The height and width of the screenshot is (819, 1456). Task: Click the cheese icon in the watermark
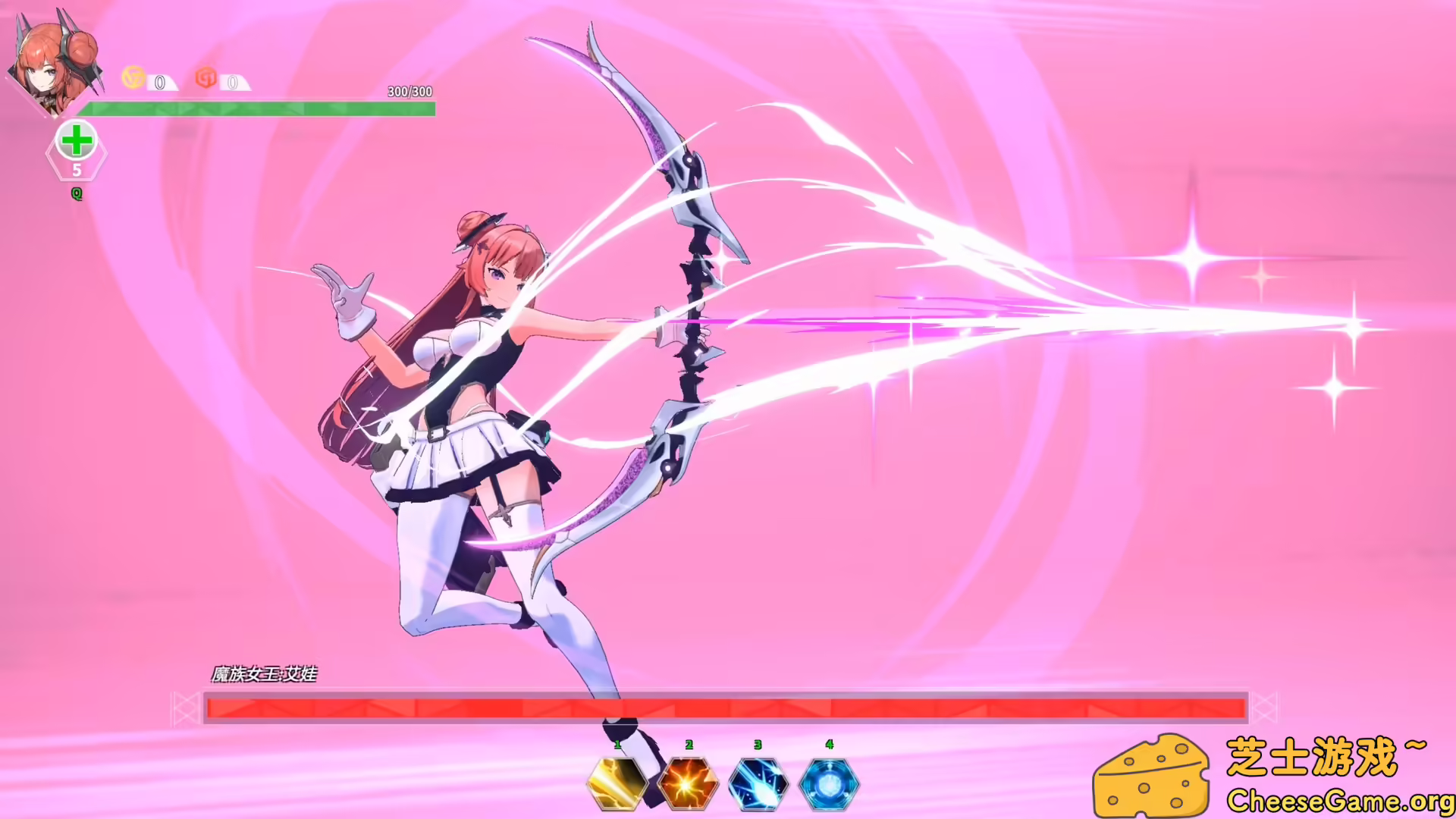tap(1153, 773)
